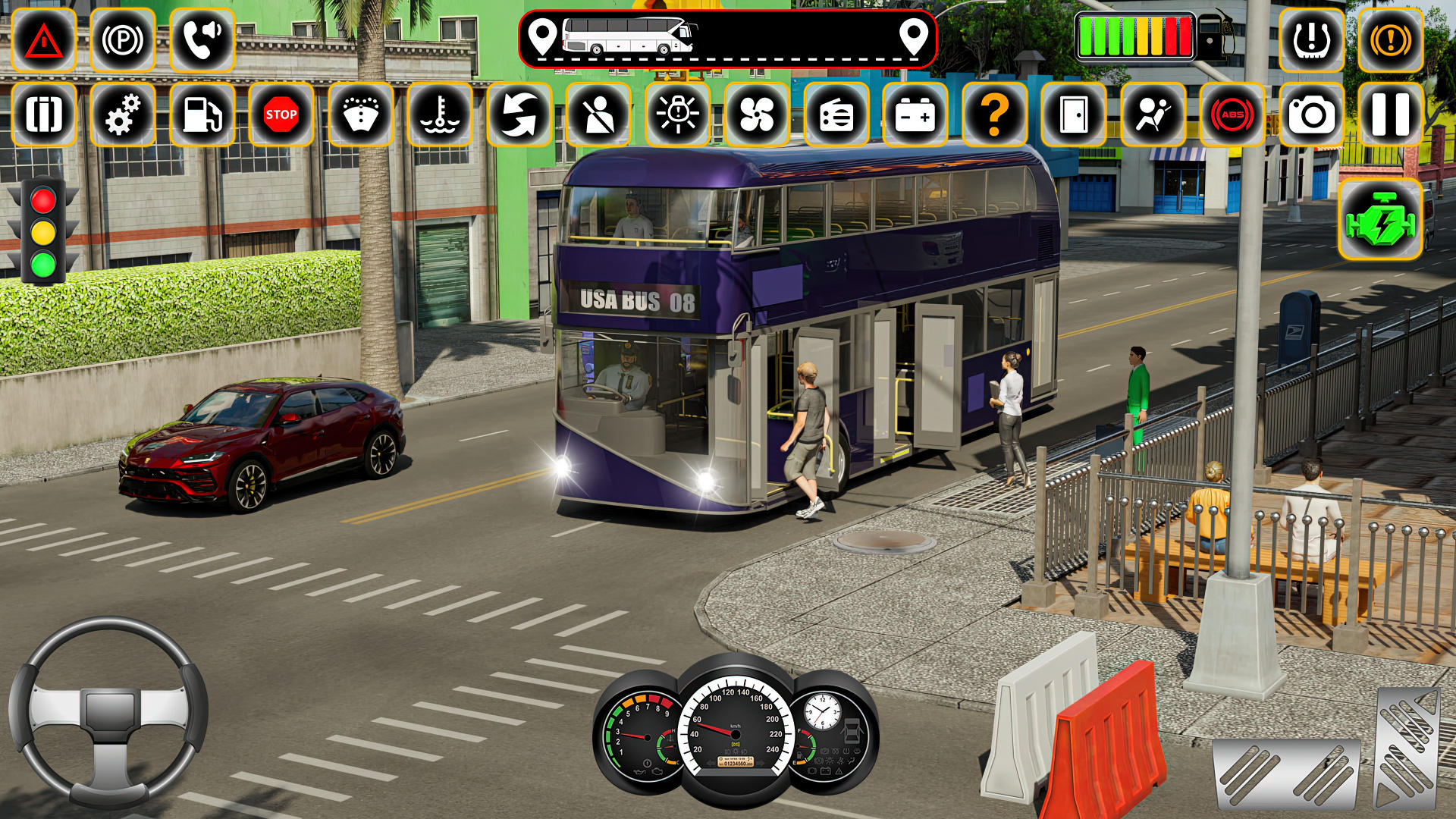This screenshot has height=819, width=1456.
Task: Pause the game
Action: pyautogui.click(x=1391, y=116)
